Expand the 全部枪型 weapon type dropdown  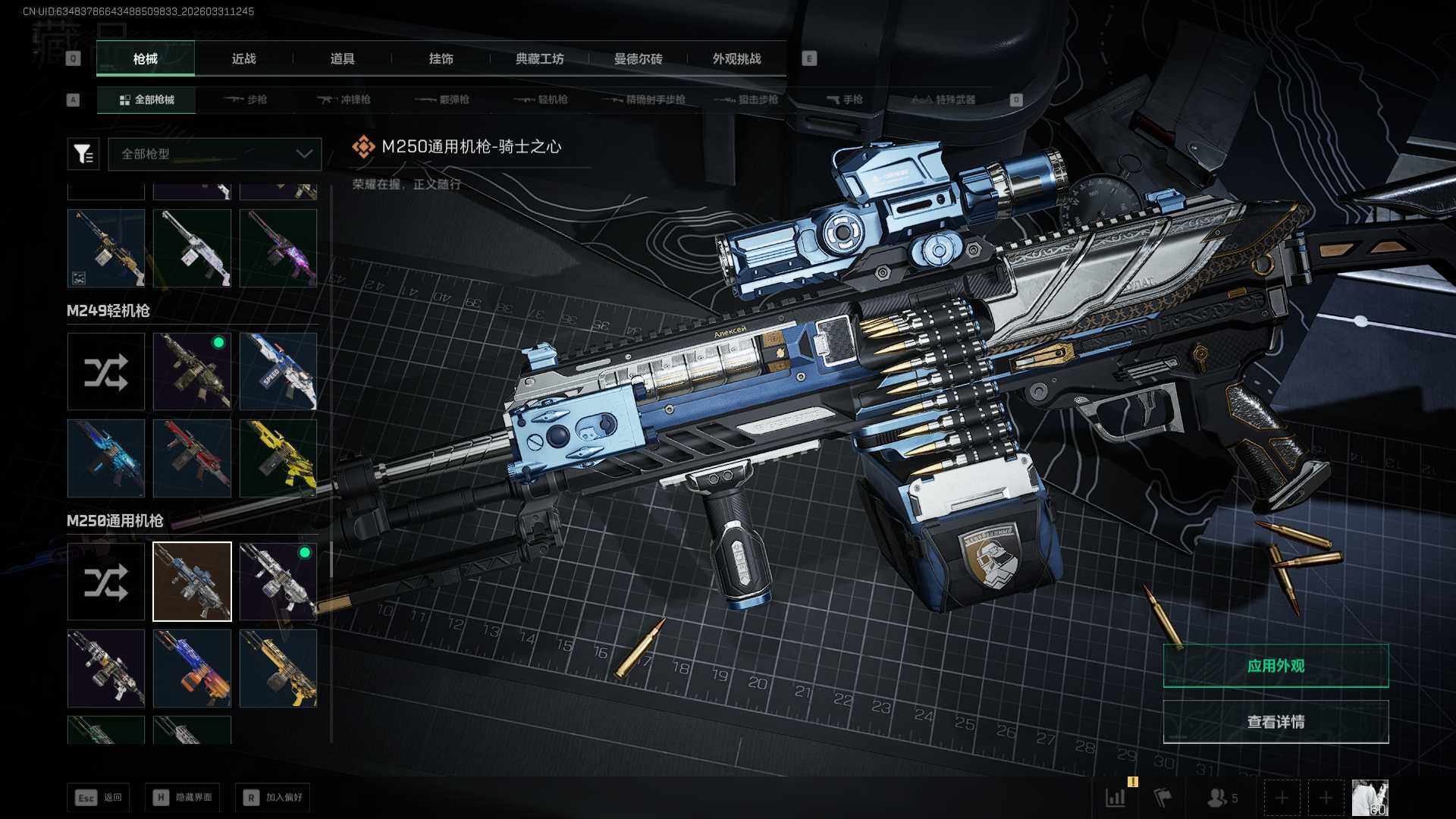click(x=215, y=154)
